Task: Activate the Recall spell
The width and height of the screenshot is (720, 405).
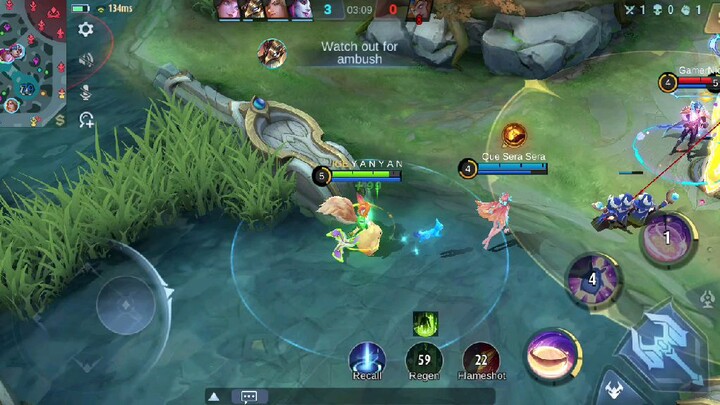Action: coord(367,357)
